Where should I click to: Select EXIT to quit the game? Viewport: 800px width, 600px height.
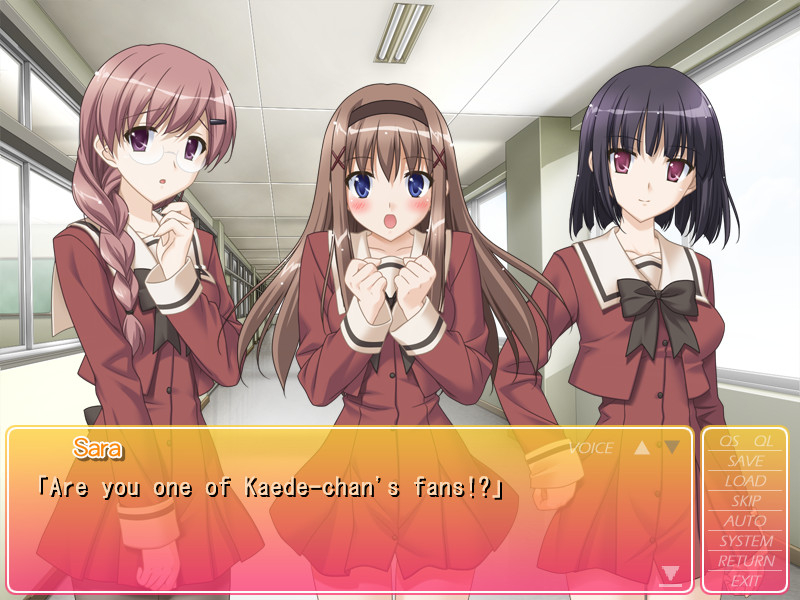coord(745,580)
